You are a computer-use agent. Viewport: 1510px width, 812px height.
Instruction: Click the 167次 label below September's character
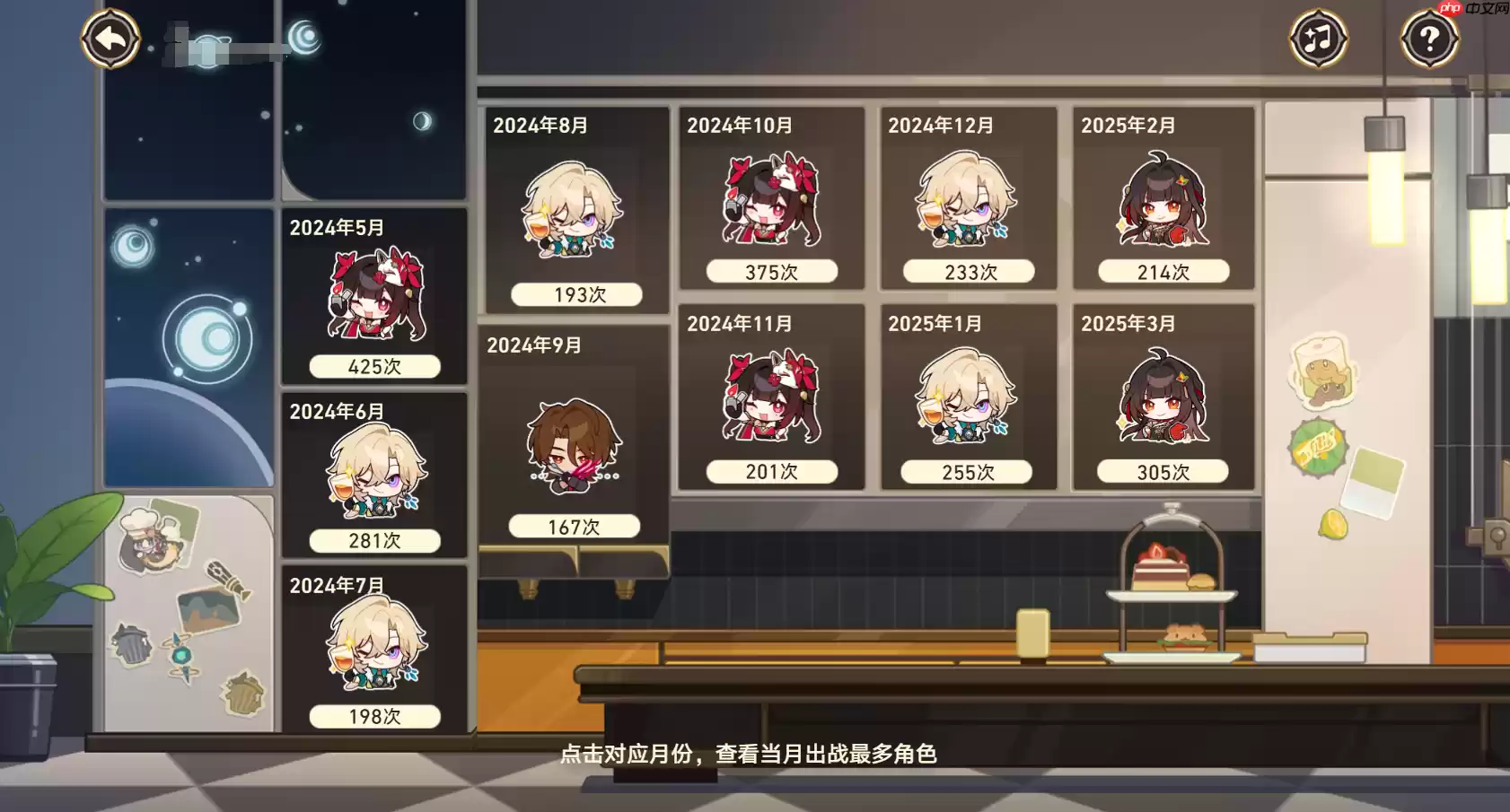(572, 527)
